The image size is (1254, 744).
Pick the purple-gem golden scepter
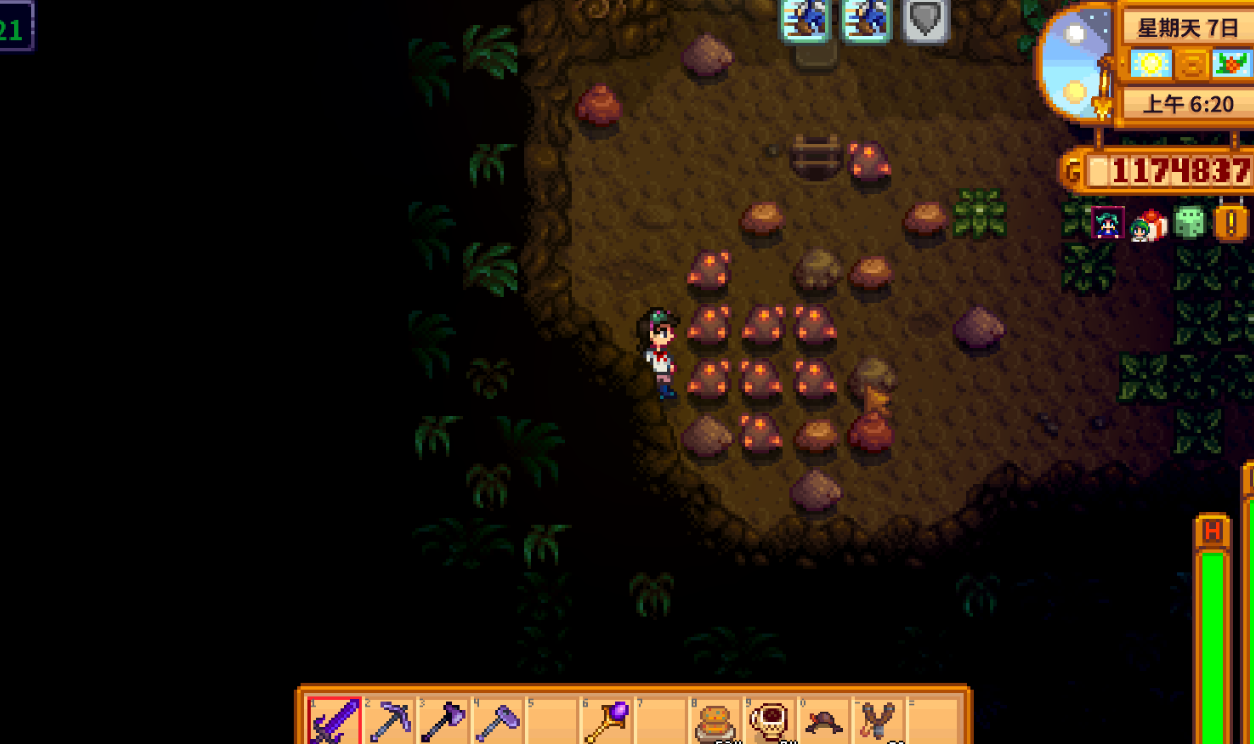(x=605, y=720)
